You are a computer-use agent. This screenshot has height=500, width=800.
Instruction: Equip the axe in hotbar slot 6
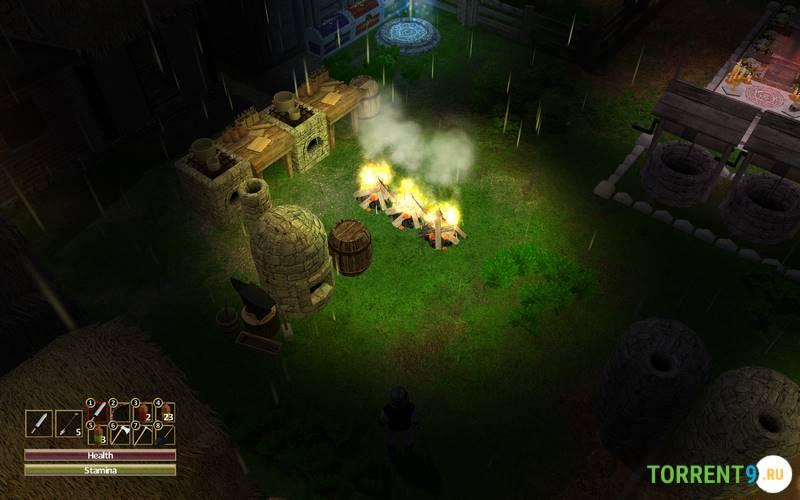click(x=121, y=434)
